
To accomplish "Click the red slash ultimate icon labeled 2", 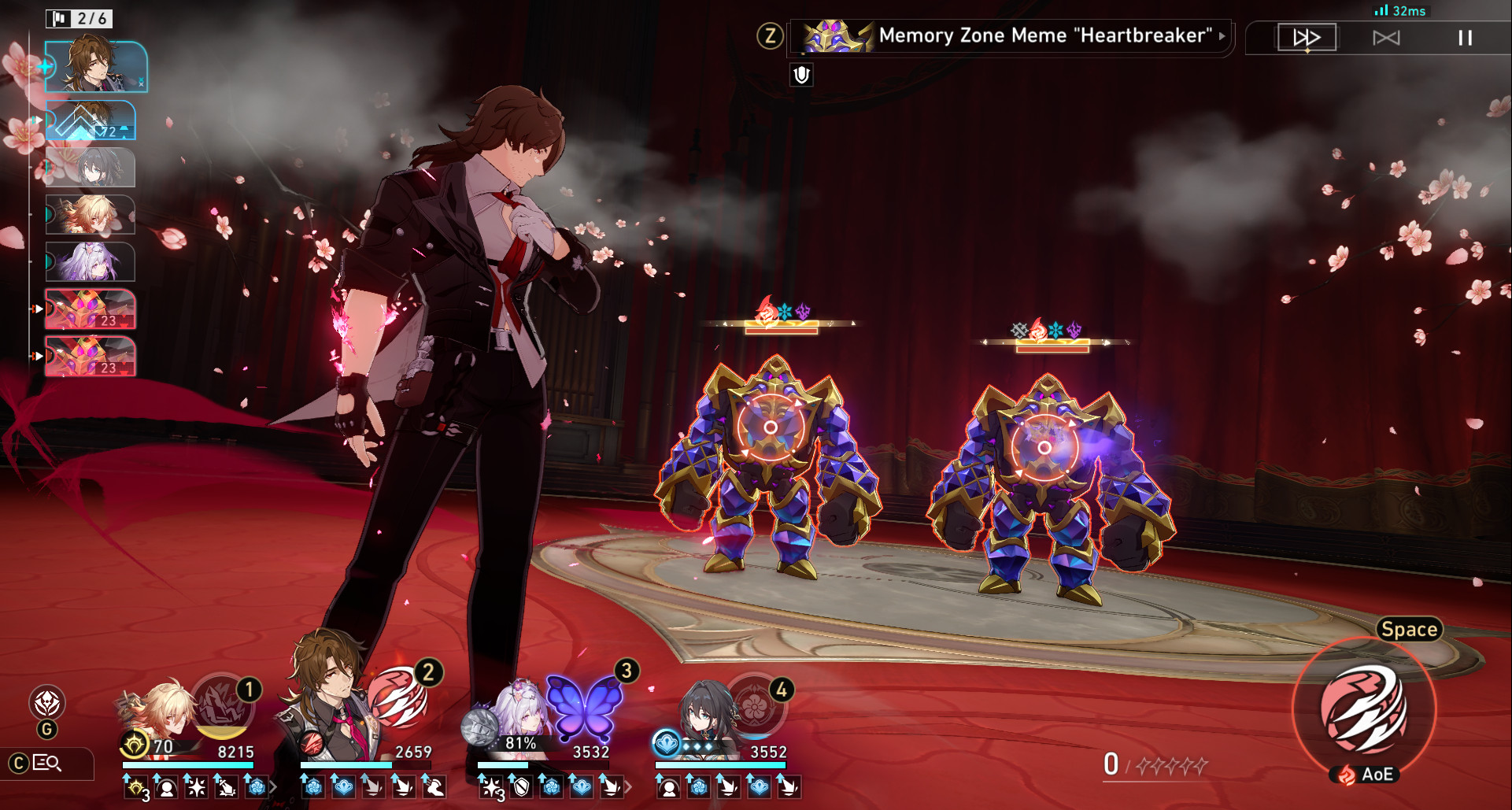I will (401, 699).
